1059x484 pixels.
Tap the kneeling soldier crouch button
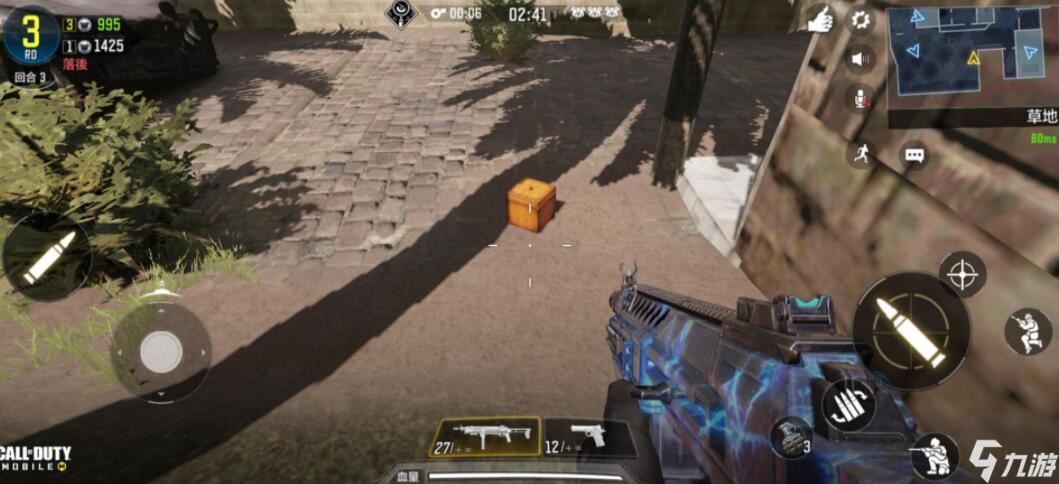coord(934,455)
